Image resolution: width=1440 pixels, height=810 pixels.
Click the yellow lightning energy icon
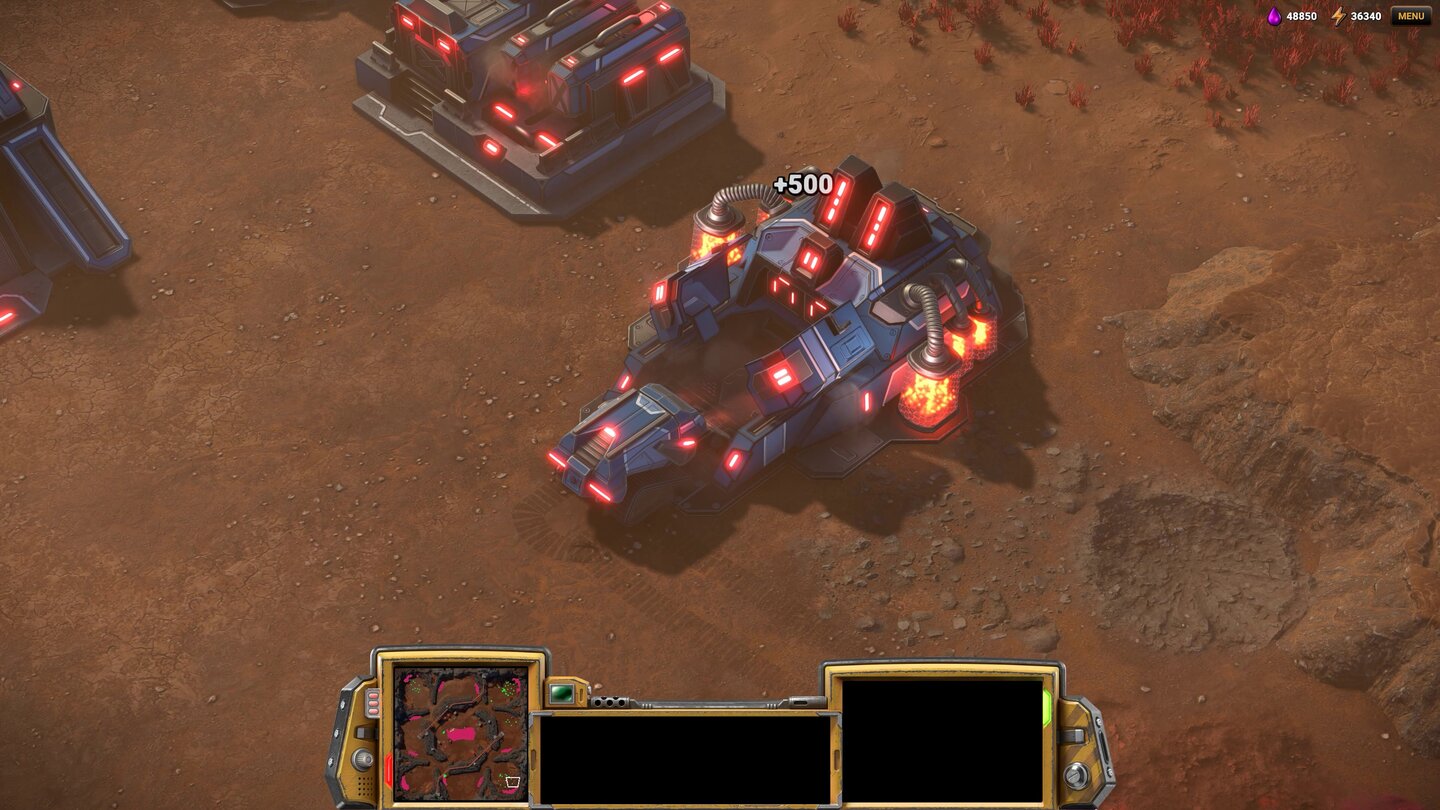point(1340,16)
